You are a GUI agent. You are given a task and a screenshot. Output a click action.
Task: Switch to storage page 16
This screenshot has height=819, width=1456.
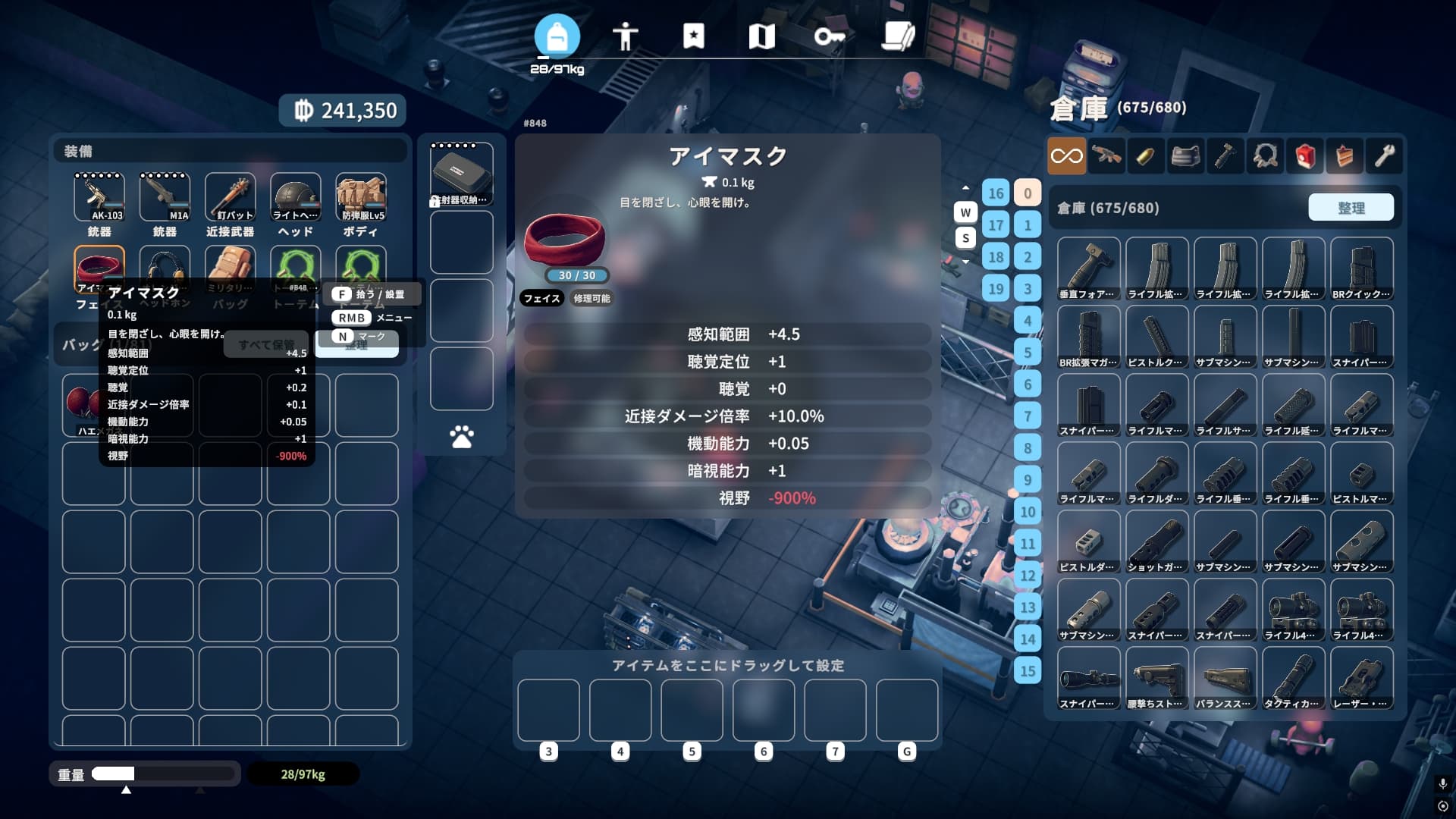[996, 193]
